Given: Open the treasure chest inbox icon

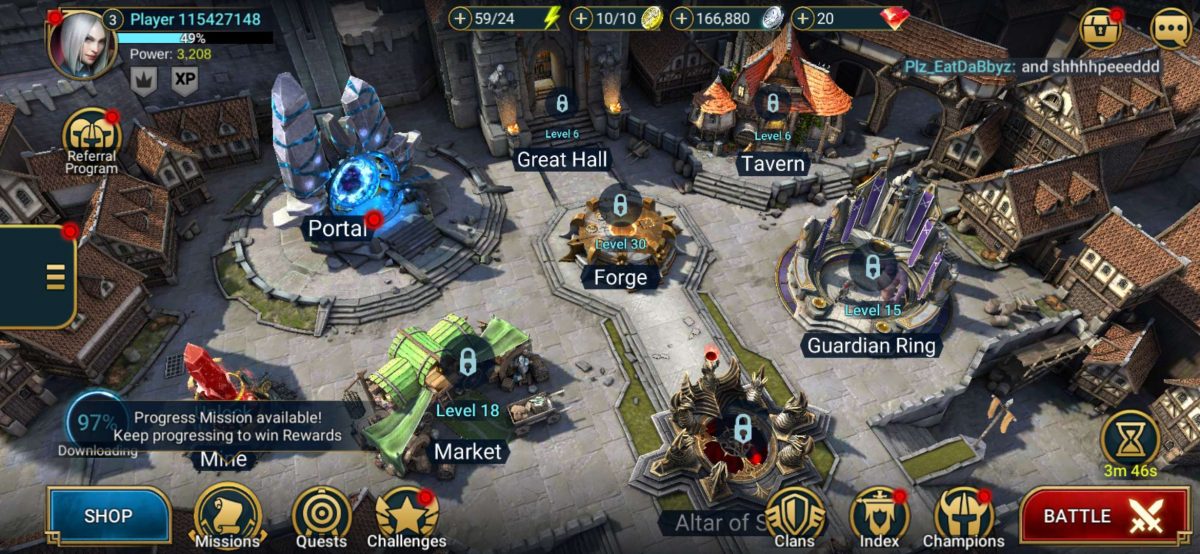Looking at the screenshot, I should point(1100,27).
